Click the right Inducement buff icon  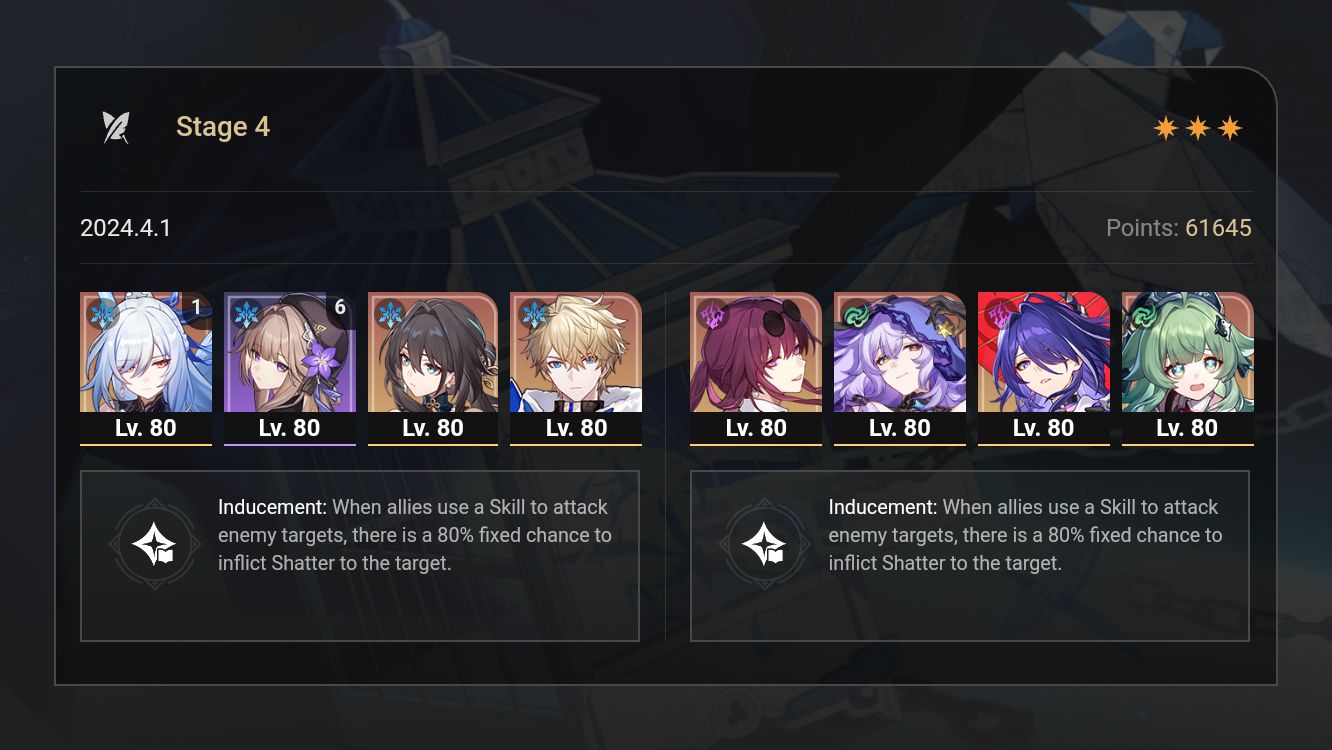click(767, 543)
